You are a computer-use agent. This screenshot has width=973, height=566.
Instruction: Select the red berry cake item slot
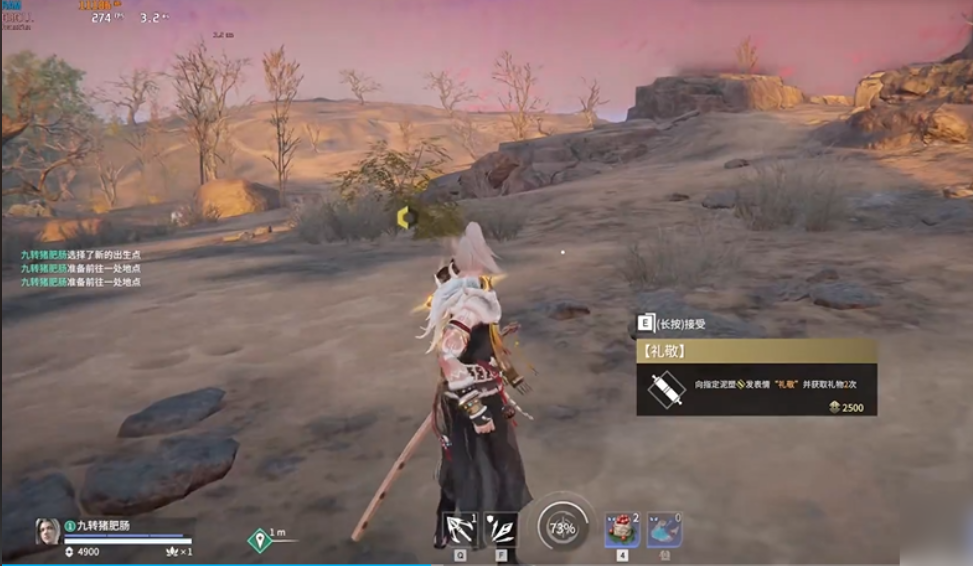[621, 530]
